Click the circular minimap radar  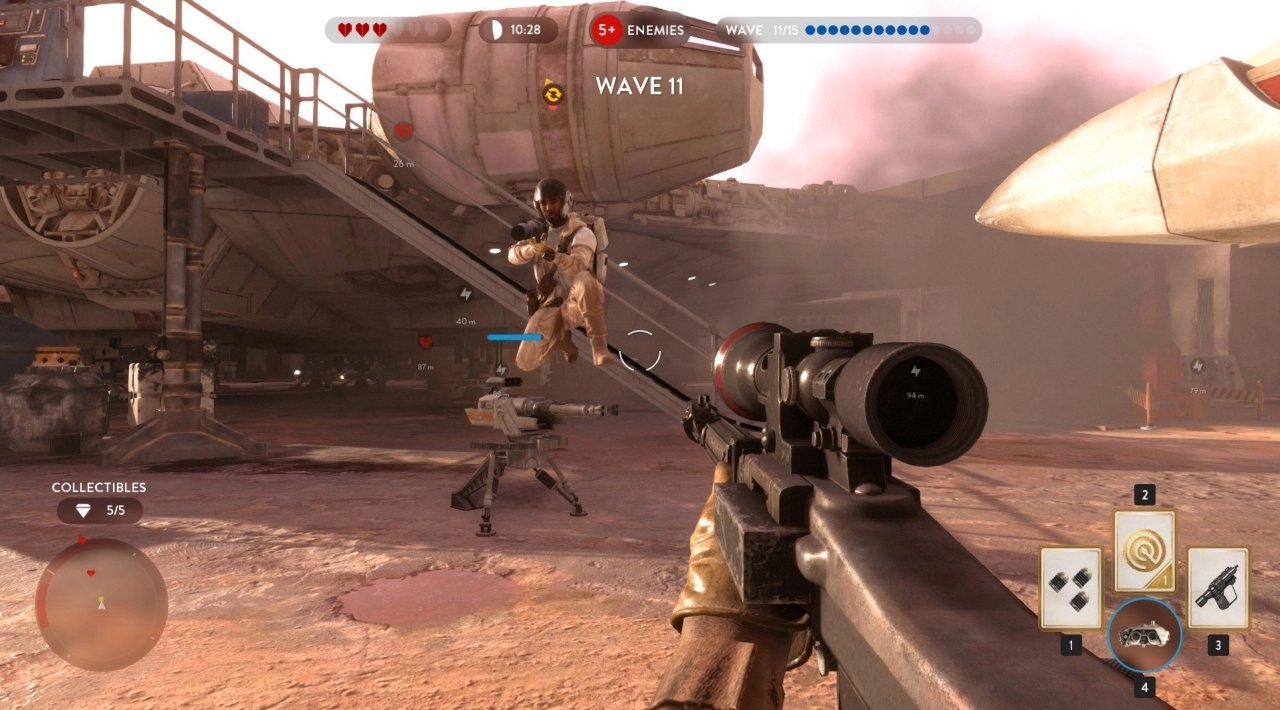click(101, 604)
